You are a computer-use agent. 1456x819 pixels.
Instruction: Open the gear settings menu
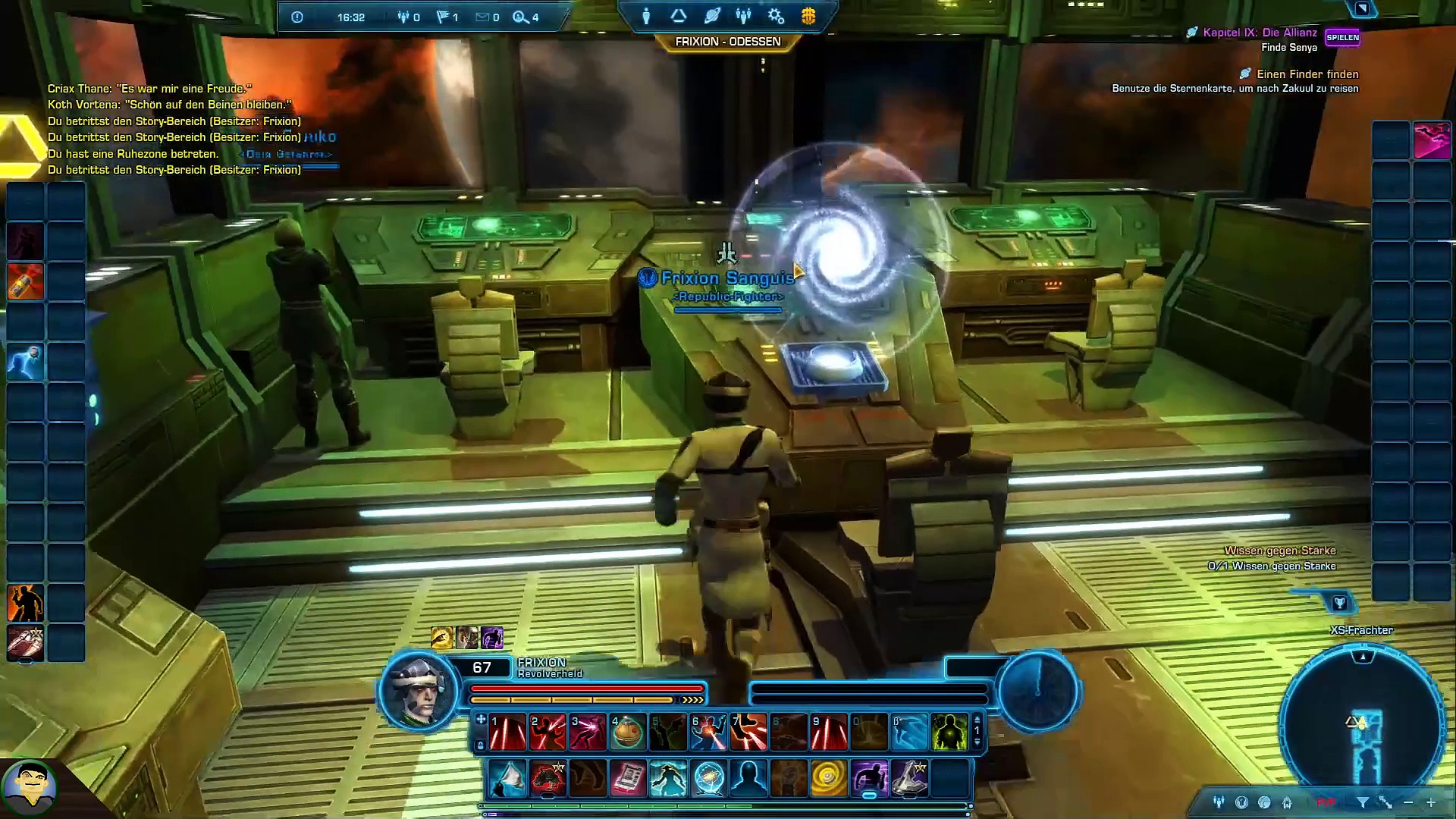coord(776,16)
